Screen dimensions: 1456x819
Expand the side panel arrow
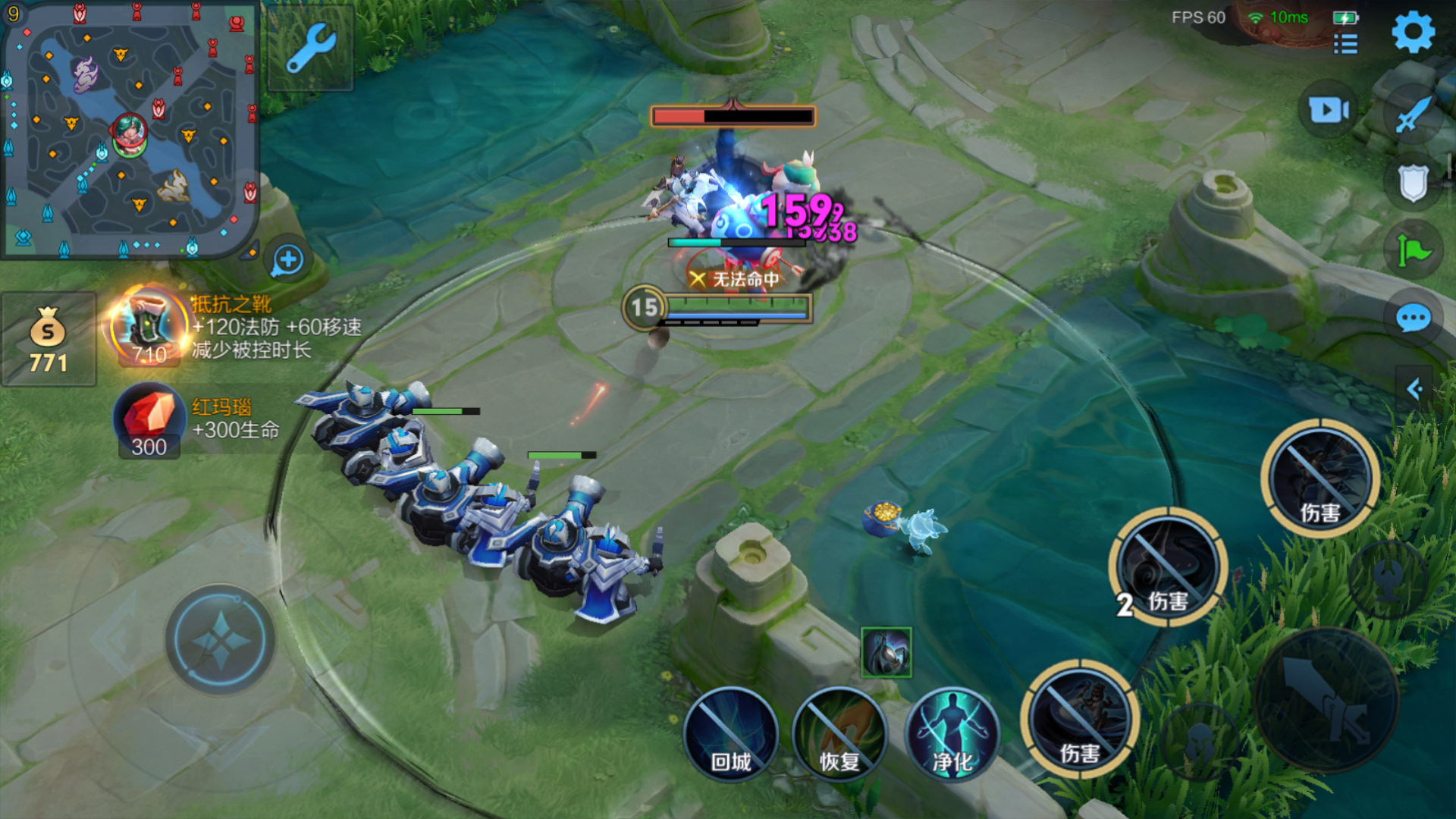coord(1415,390)
